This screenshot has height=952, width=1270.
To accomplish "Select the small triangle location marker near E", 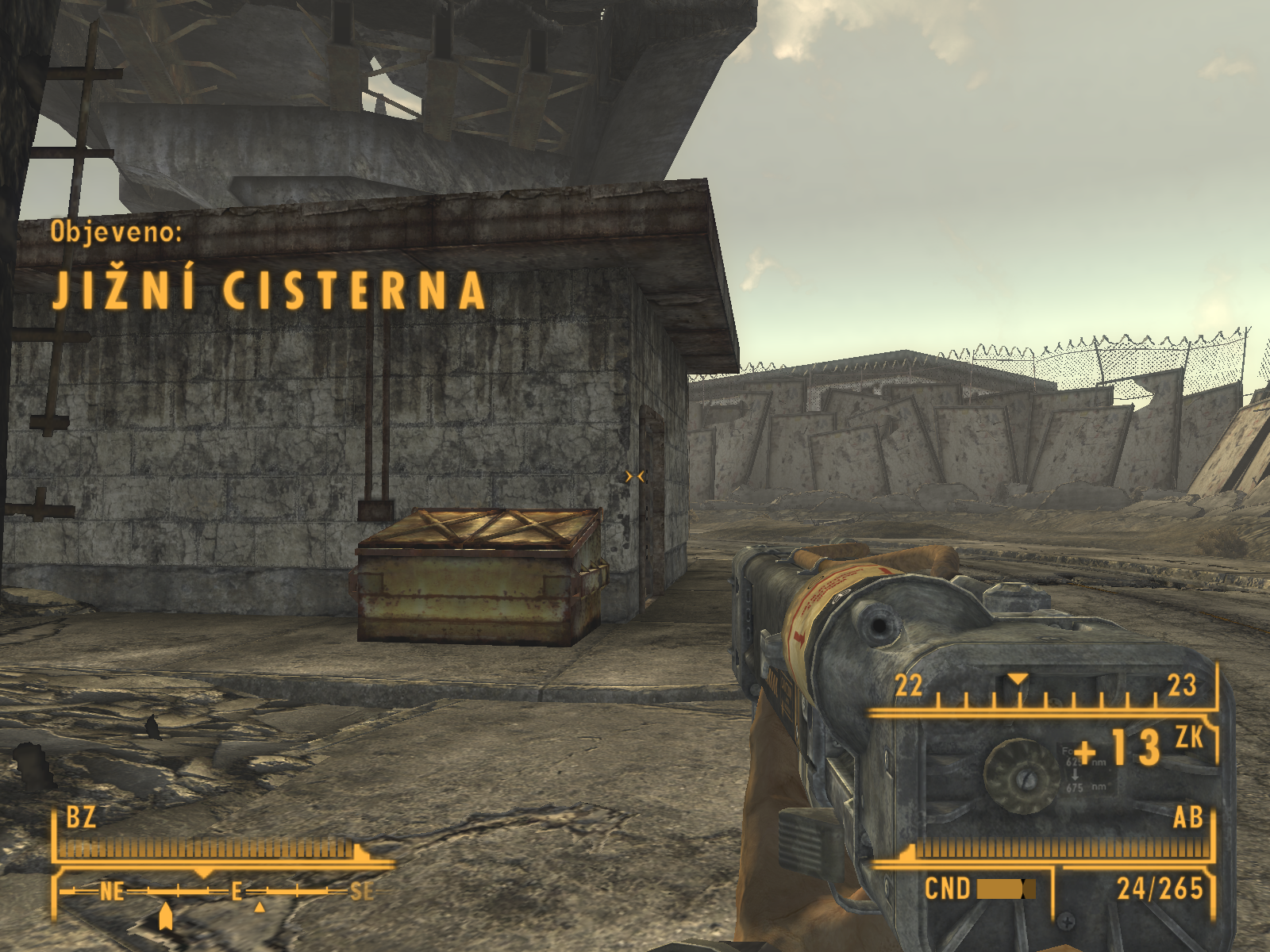I will [260, 907].
